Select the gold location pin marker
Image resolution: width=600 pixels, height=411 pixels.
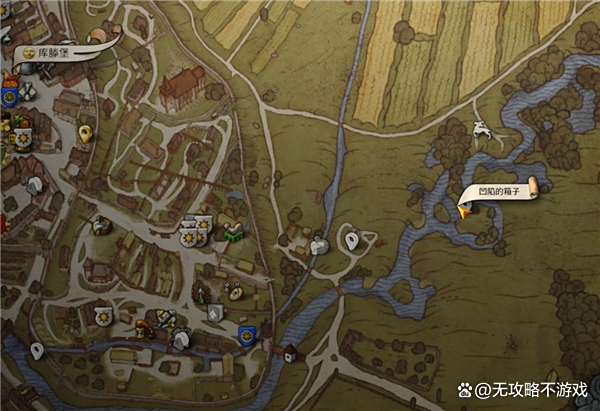[x=85, y=131]
